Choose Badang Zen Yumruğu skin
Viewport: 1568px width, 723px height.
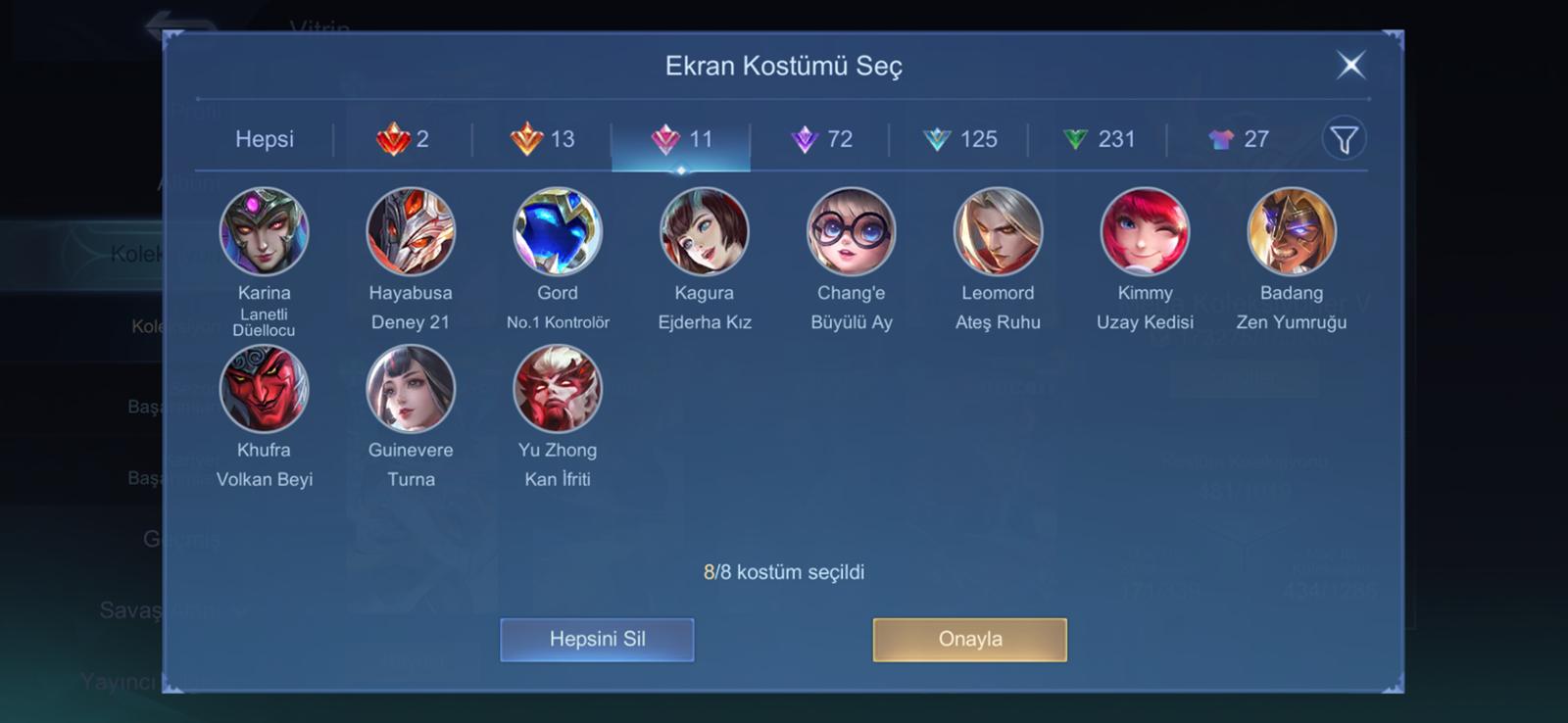pyautogui.click(x=1292, y=232)
